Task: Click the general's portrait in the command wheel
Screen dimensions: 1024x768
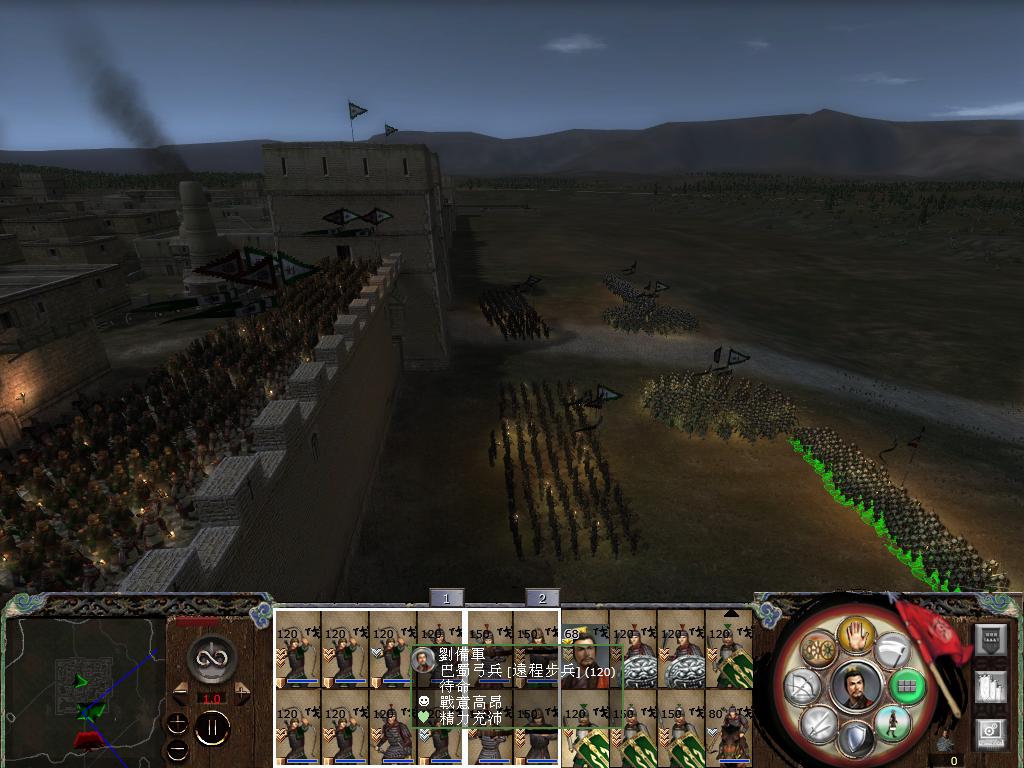Action: coord(855,686)
